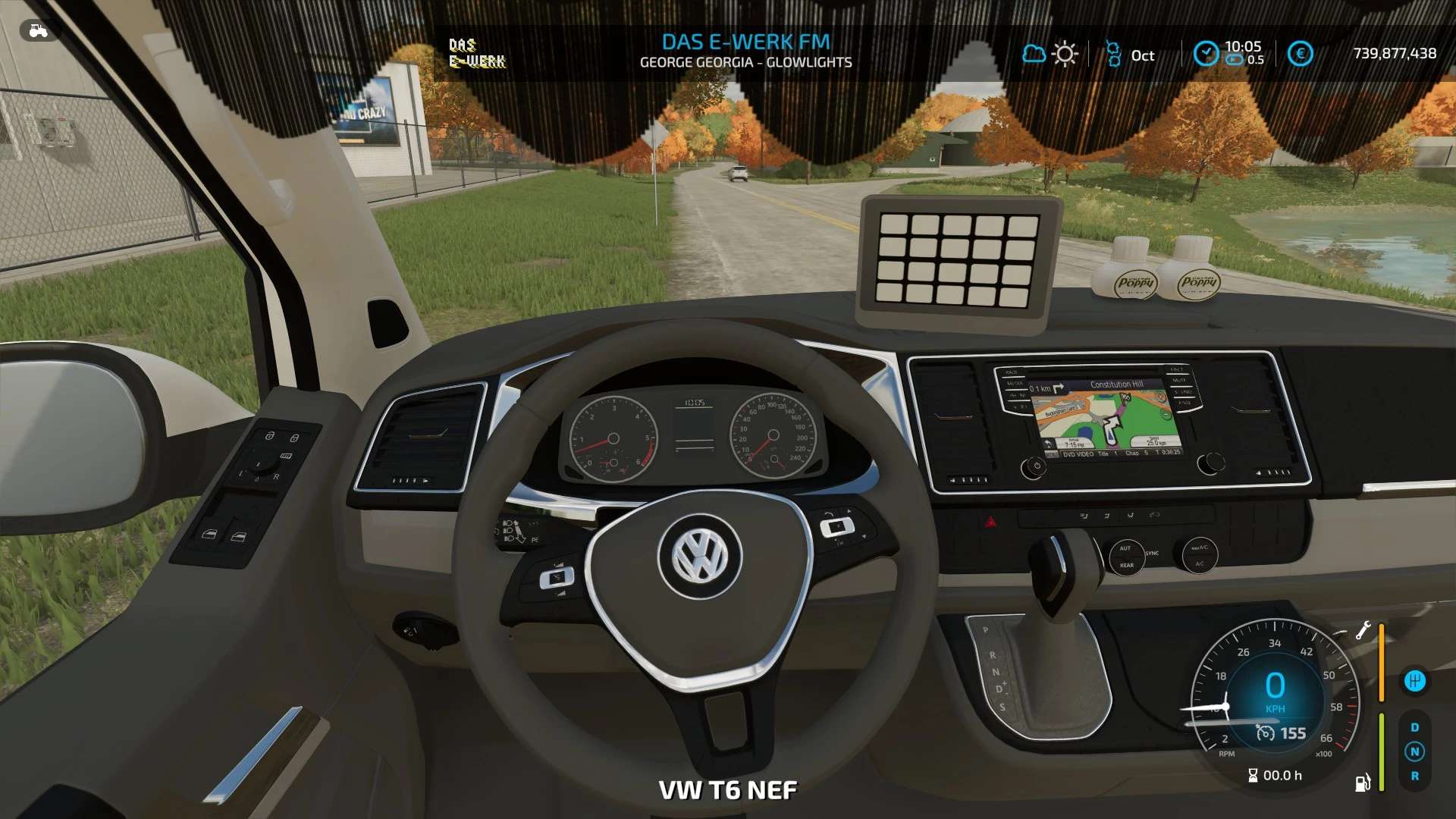
Task: Choose the N neutral gear indicator
Action: (1414, 752)
